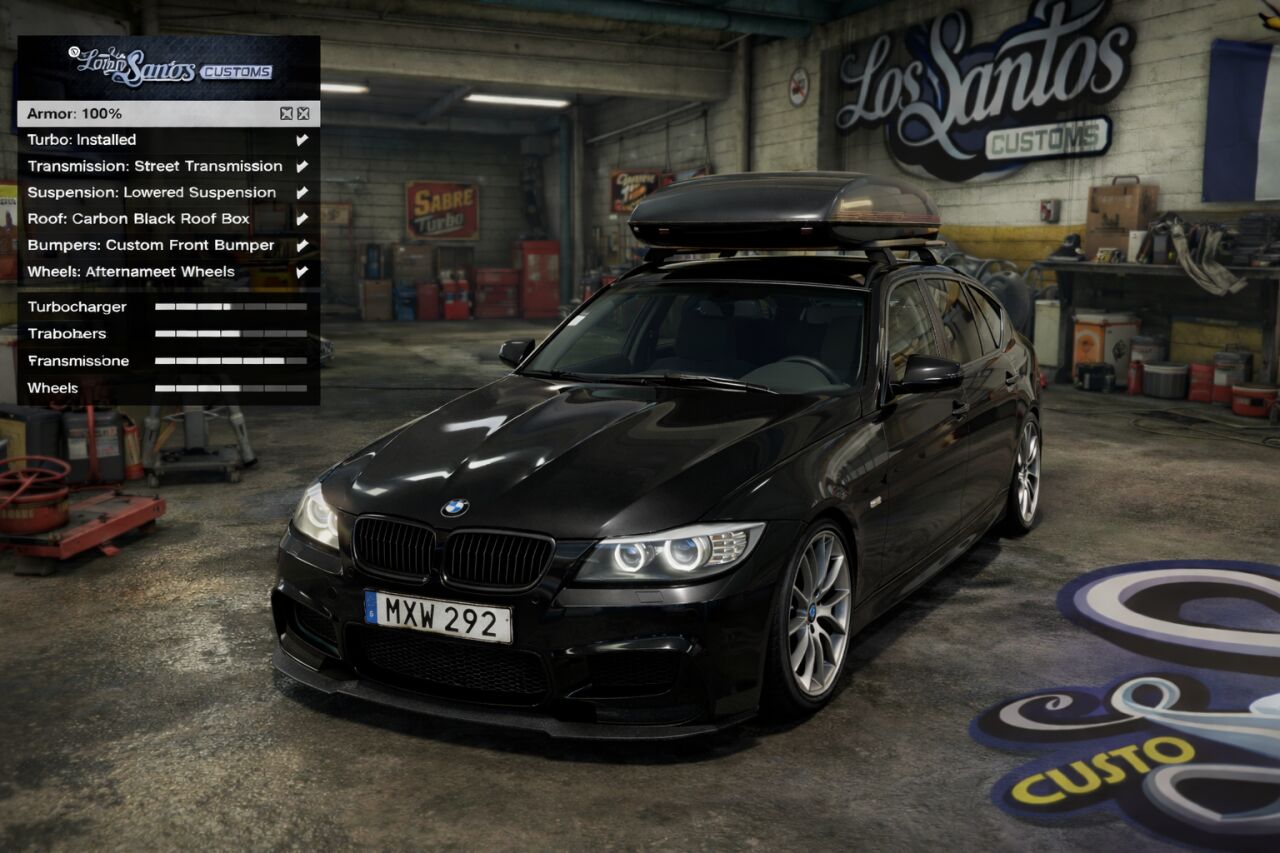Select the Armor: 100% menu row
The height and width of the screenshot is (853, 1280).
click(150, 114)
